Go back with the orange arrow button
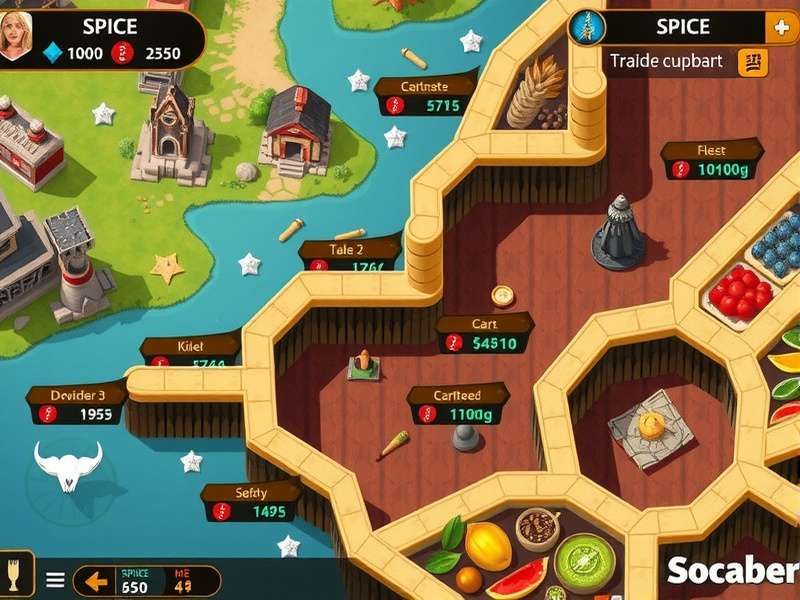Screen dimensions: 800x600 click(x=96, y=580)
